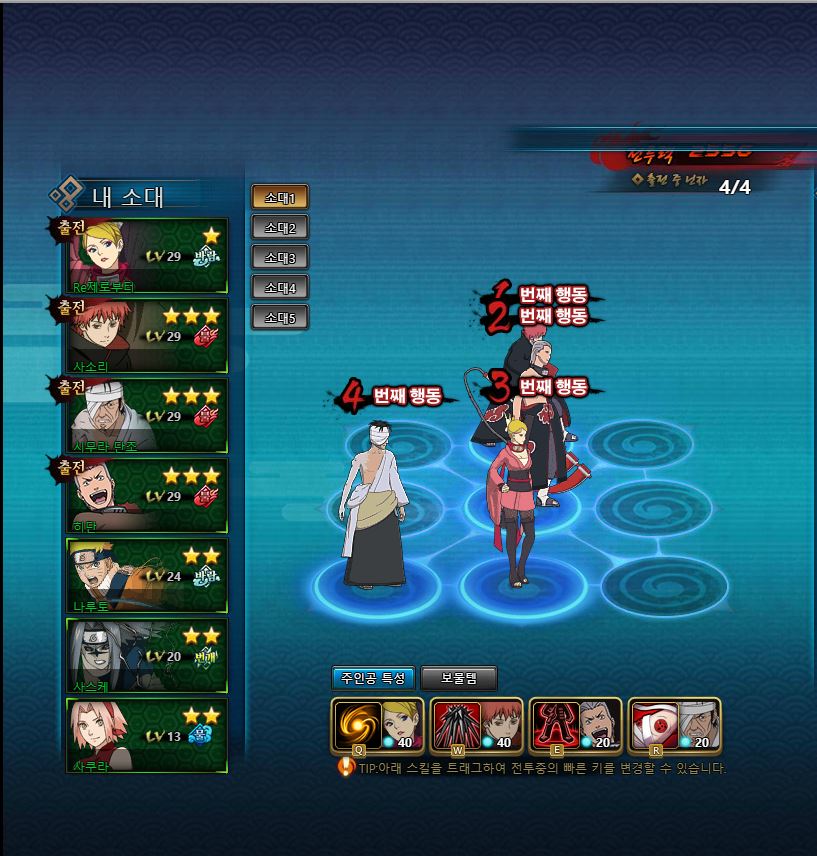Switch to the 보물템 tab
The image size is (817, 856).
[458, 678]
